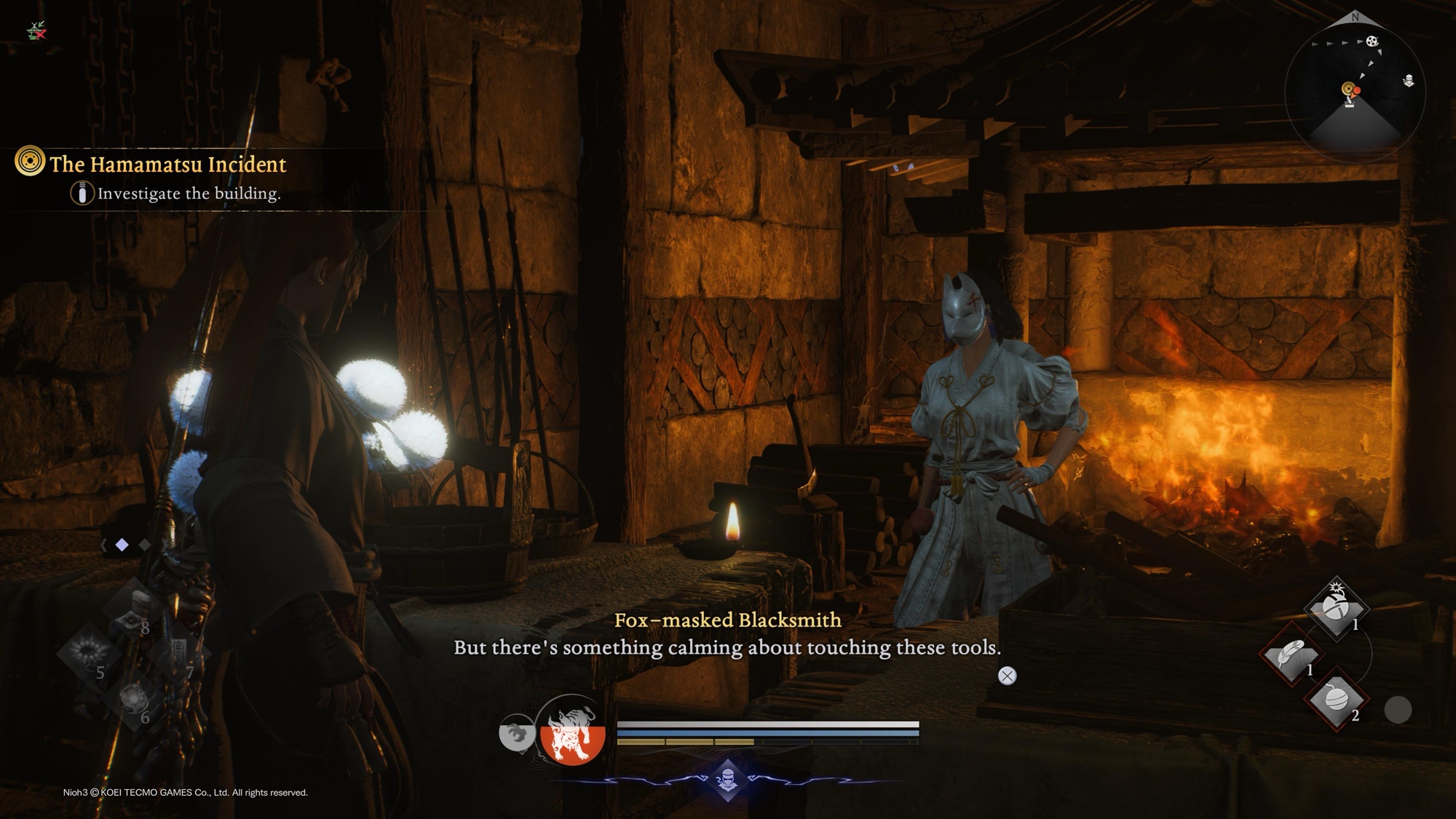This screenshot has height=819, width=1456.
Task: Click the ninja style indicator at bottom center
Action: coord(728,780)
